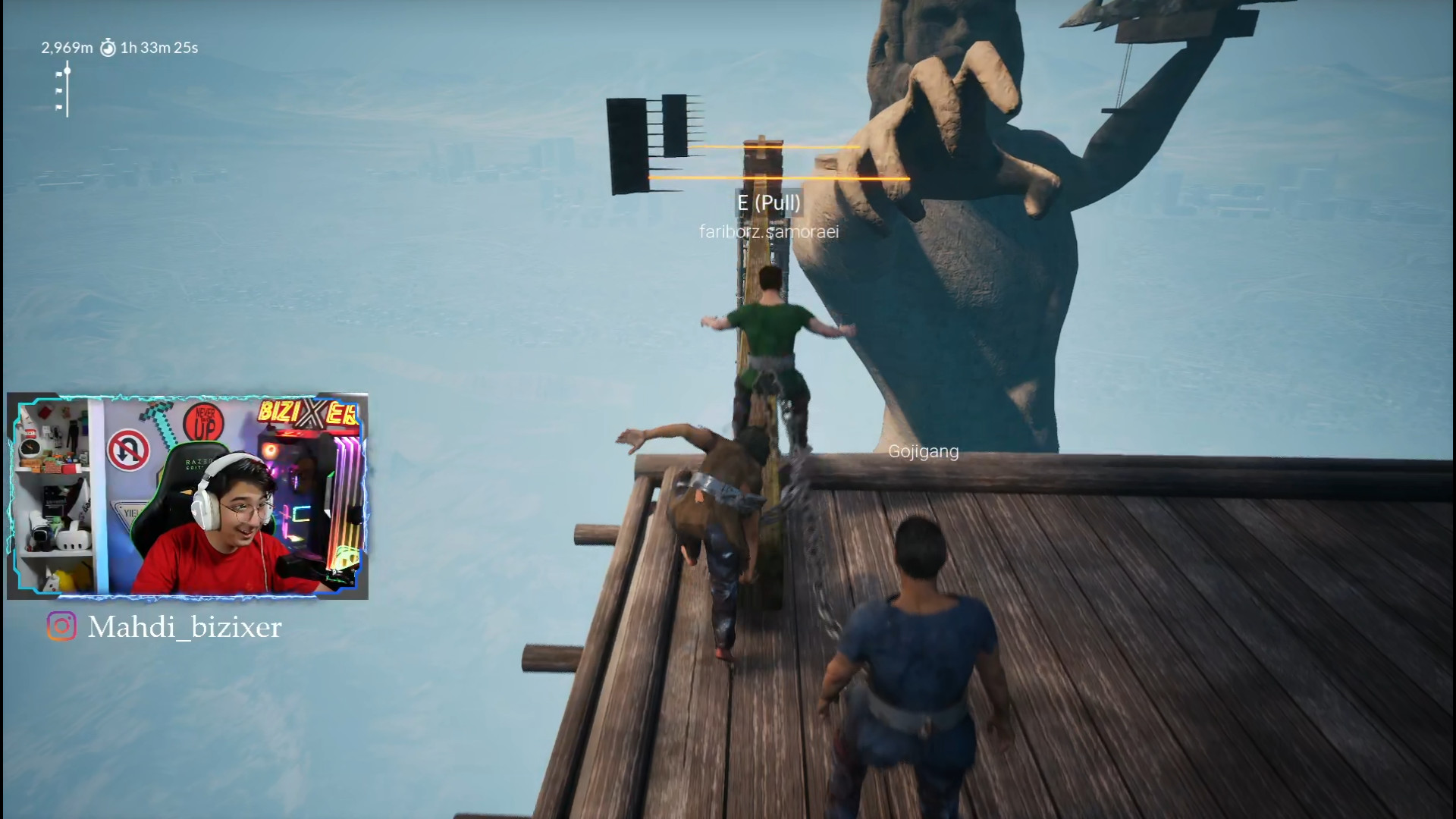The image size is (1456, 819).
Task: Open the streamer webcam overlay
Action: click(x=187, y=496)
